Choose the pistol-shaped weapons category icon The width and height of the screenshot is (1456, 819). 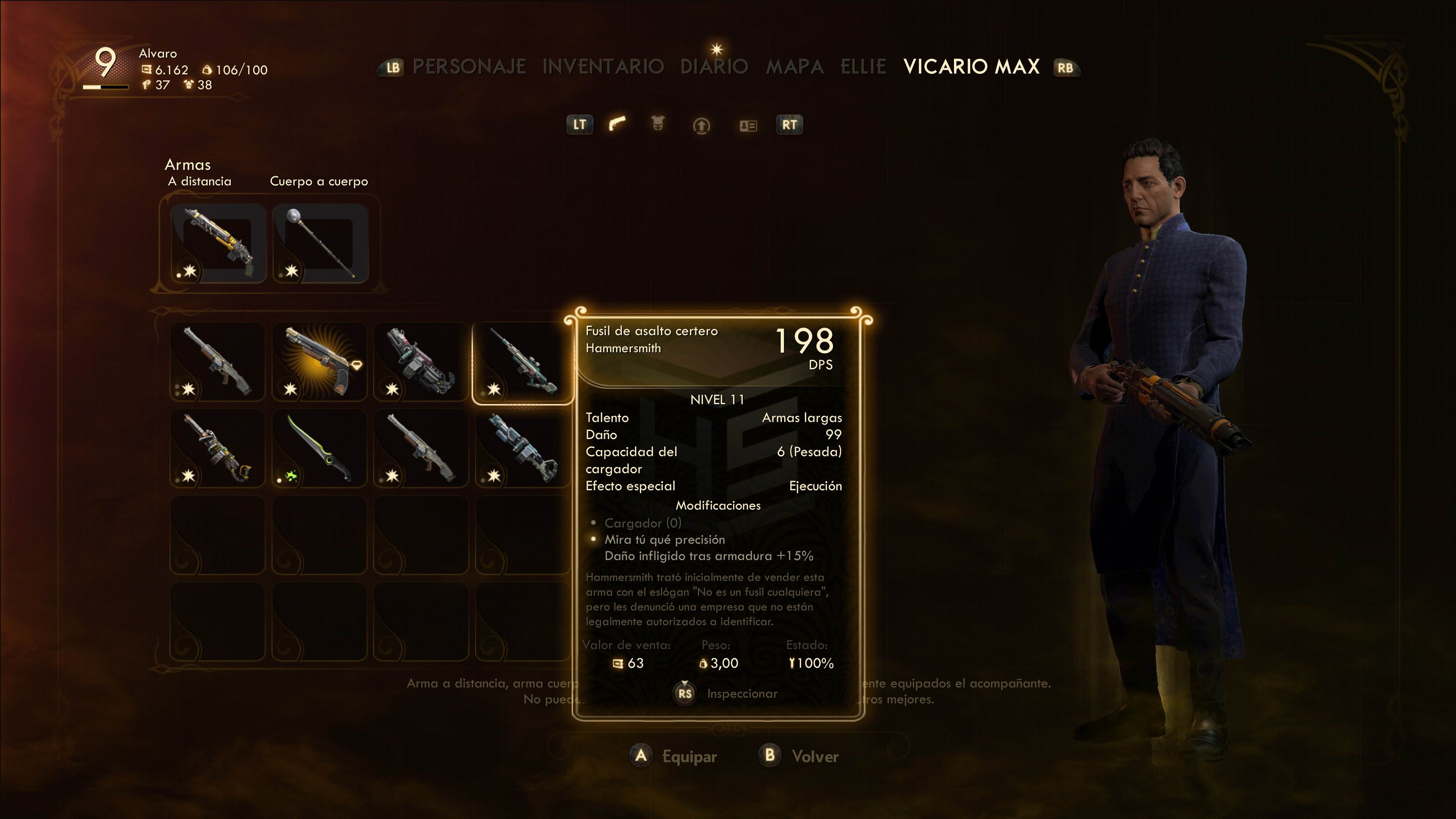pyautogui.click(x=617, y=124)
